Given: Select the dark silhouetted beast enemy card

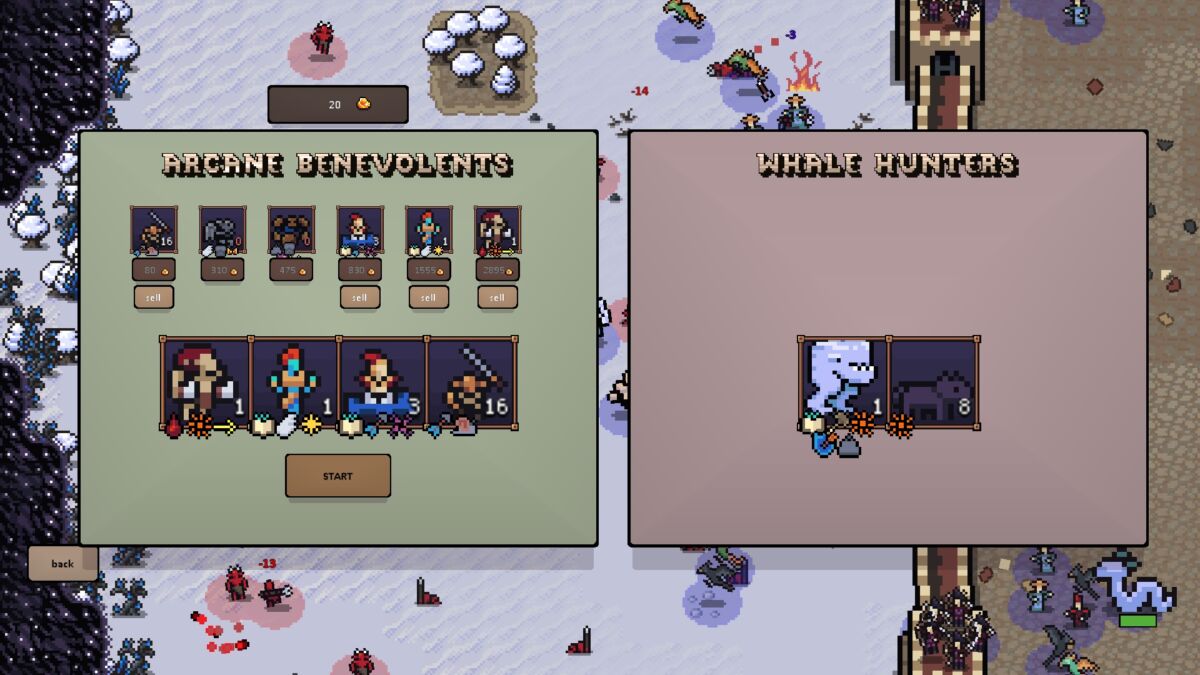Looking at the screenshot, I should point(933,384).
